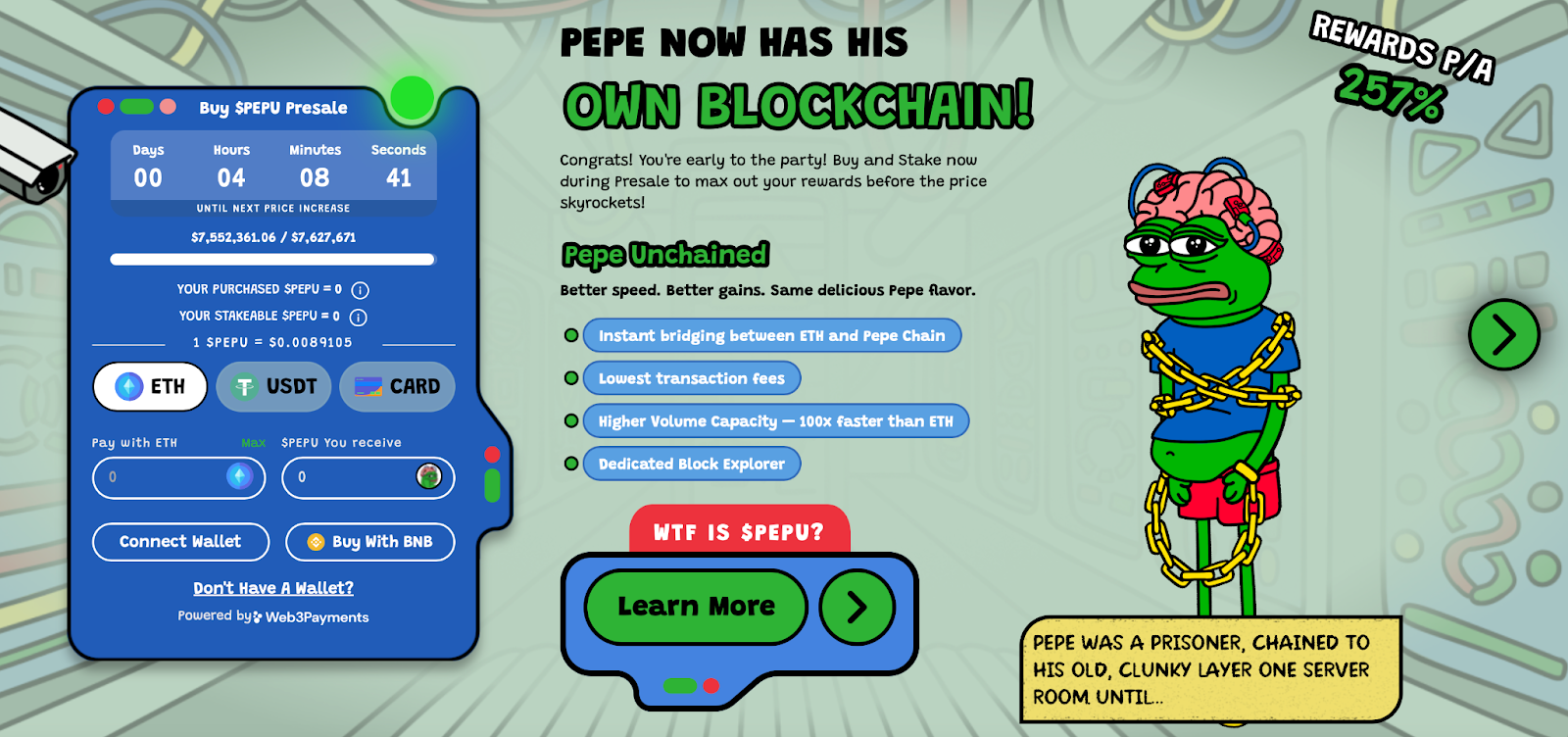Image resolution: width=1568 pixels, height=737 pixels.
Task: Click the info icon next to purchased $PEPU
Action: (358, 289)
